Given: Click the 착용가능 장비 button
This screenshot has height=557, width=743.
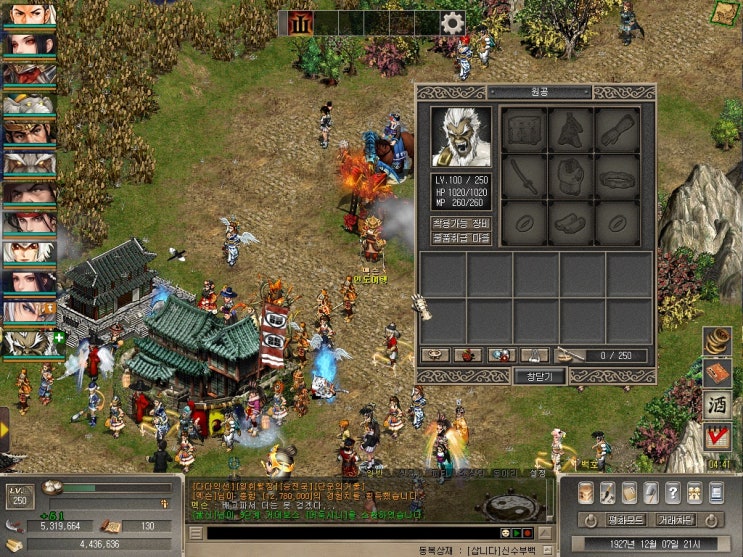Looking at the screenshot, I should pos(461,223).
